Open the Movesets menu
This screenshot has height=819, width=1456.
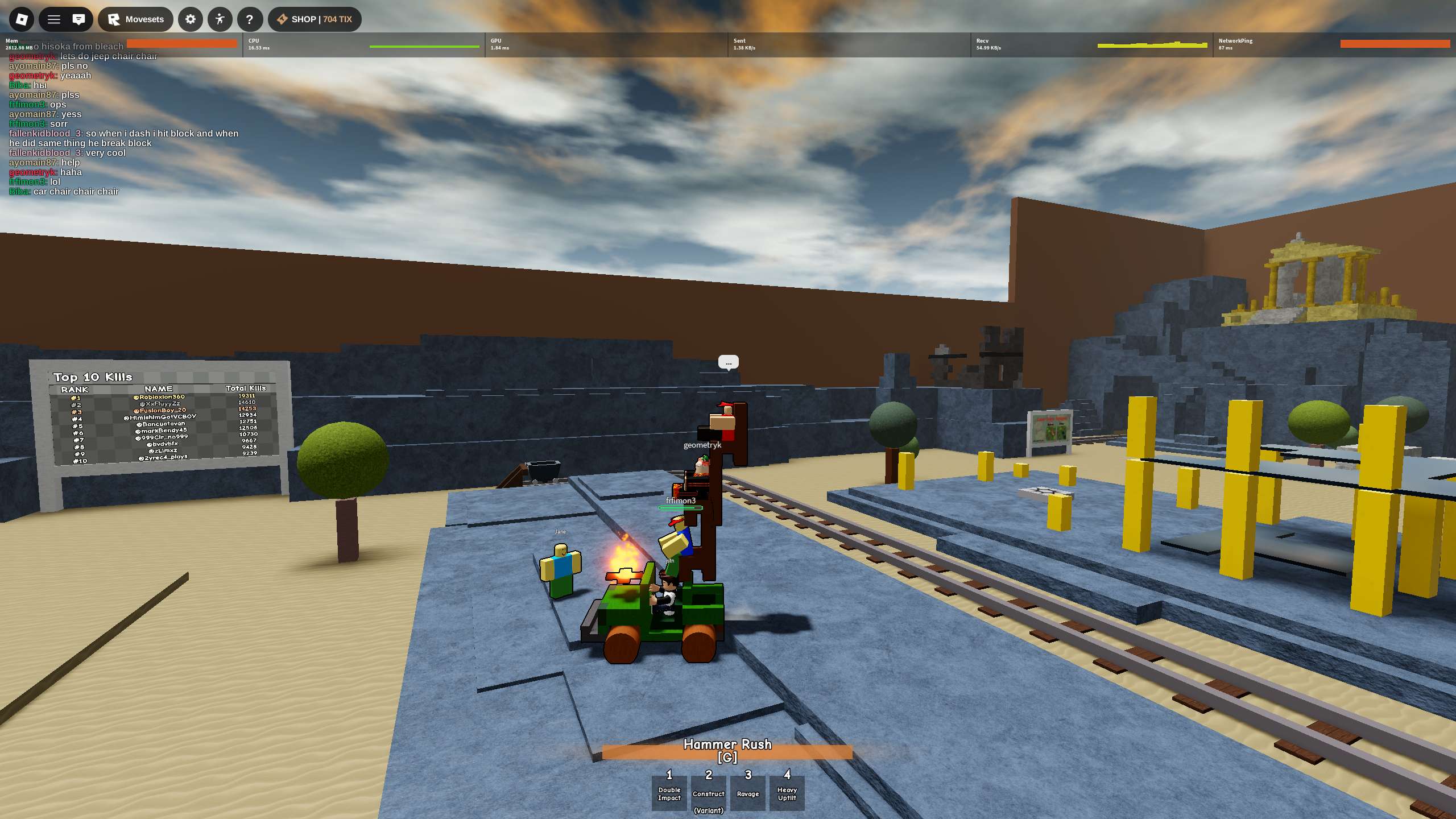click(136, 19)
